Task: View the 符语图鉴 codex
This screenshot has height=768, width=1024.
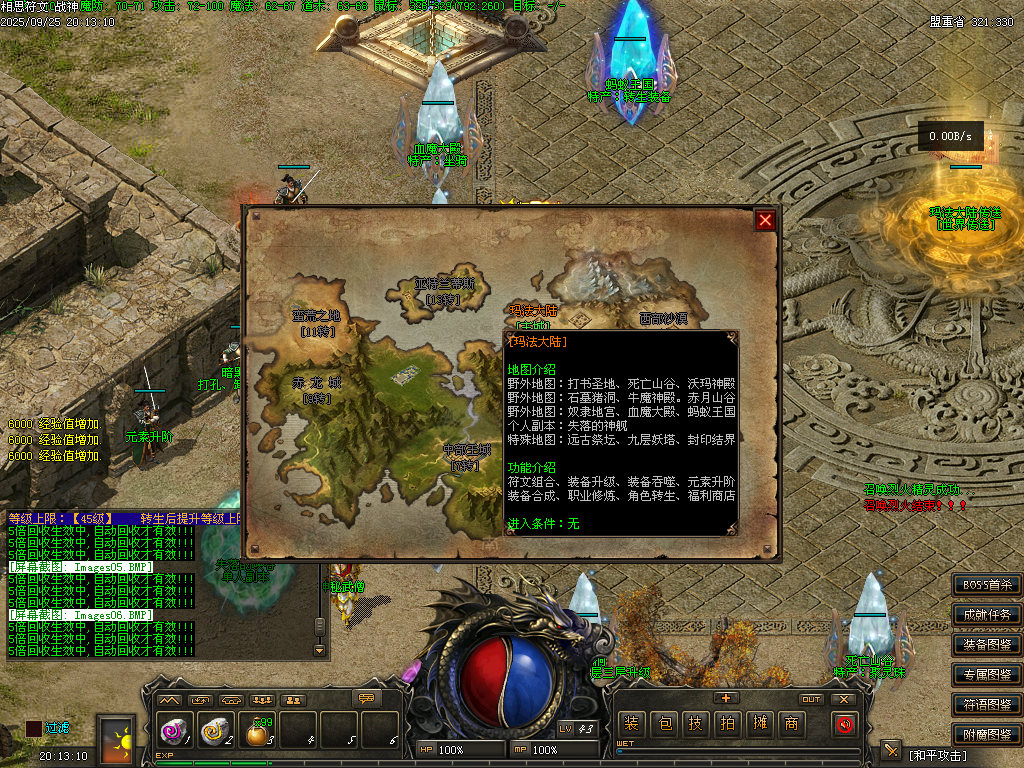Action: [x=987, y=704]
